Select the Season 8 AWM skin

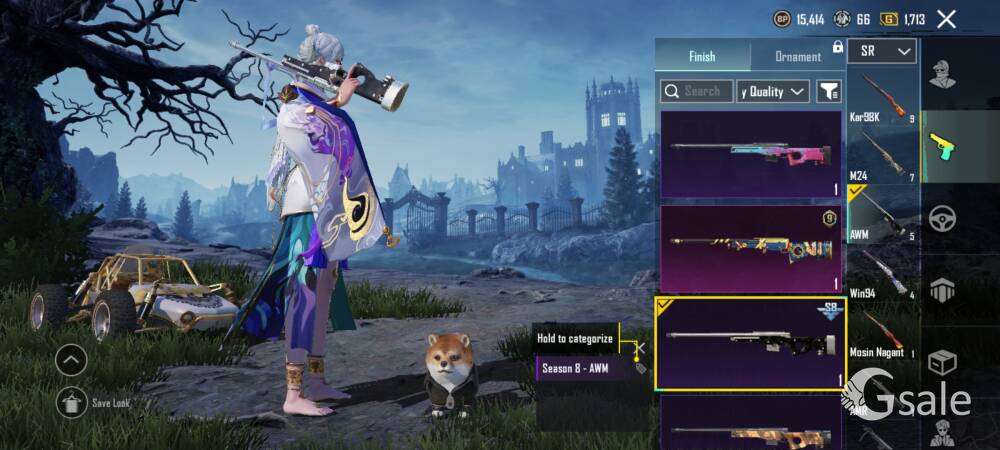(751, 343)
